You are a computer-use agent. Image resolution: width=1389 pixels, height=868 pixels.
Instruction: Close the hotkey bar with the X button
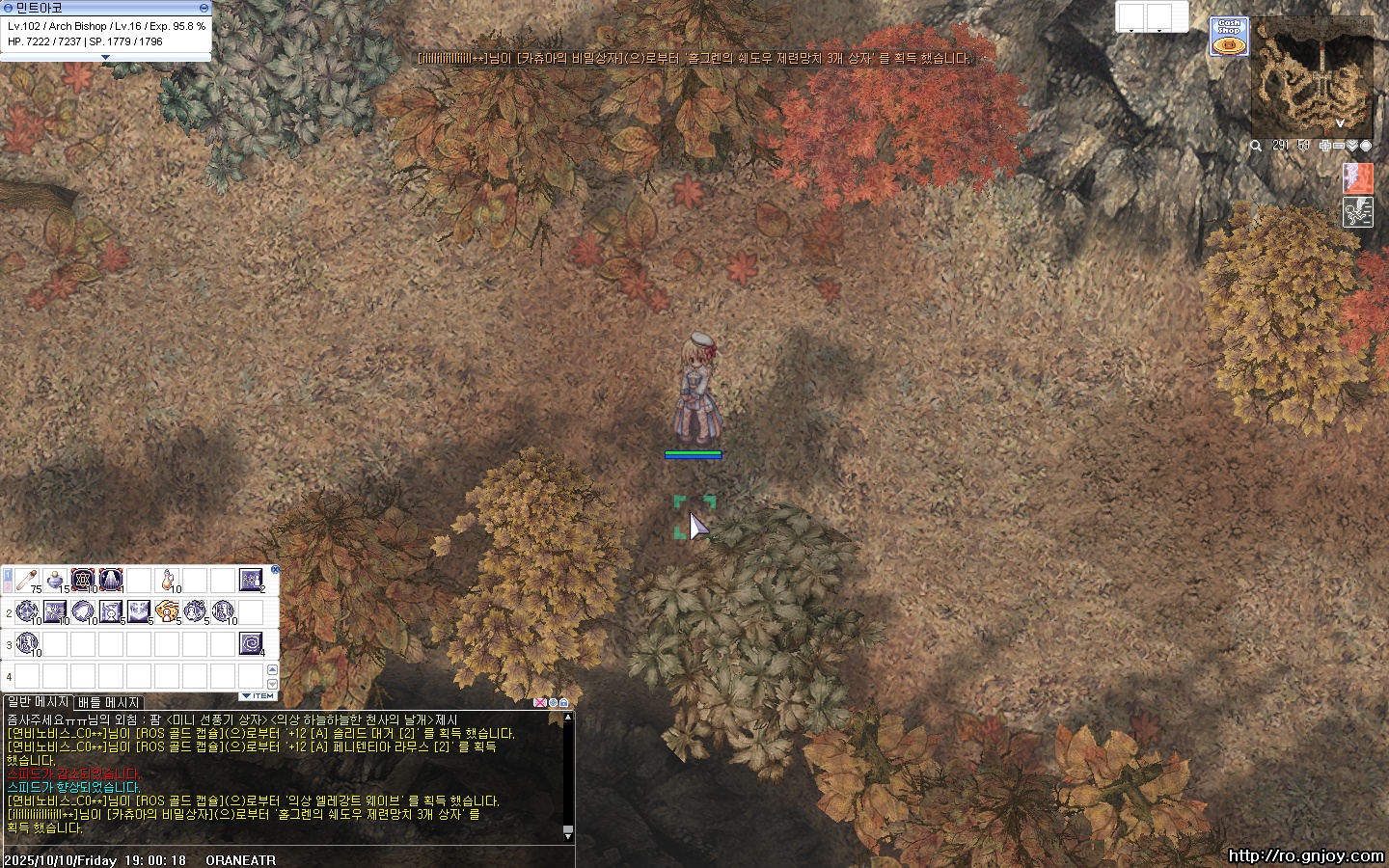tap(275, 570)
